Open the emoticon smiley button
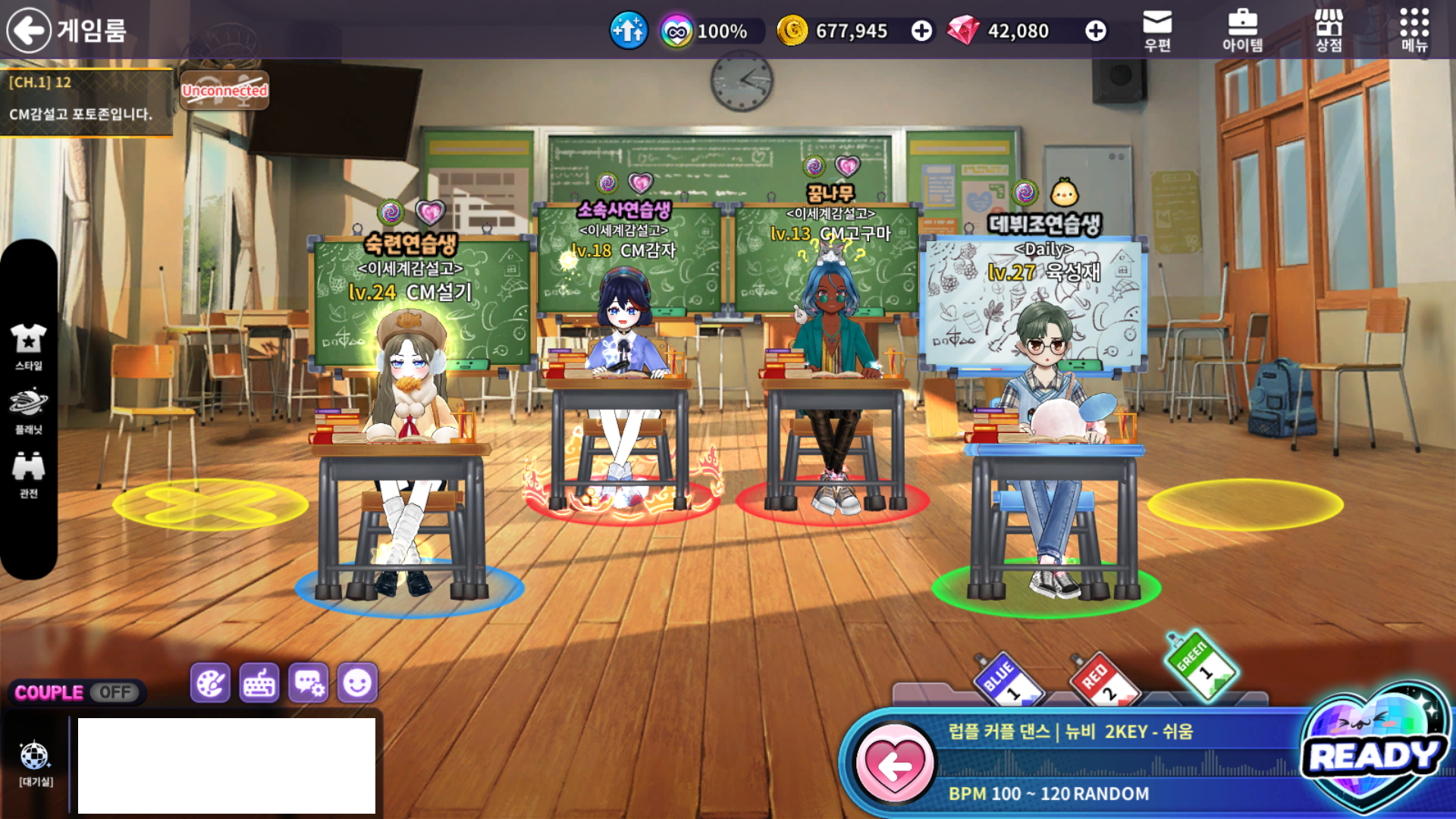1456x819 pixels. point(357,683)
